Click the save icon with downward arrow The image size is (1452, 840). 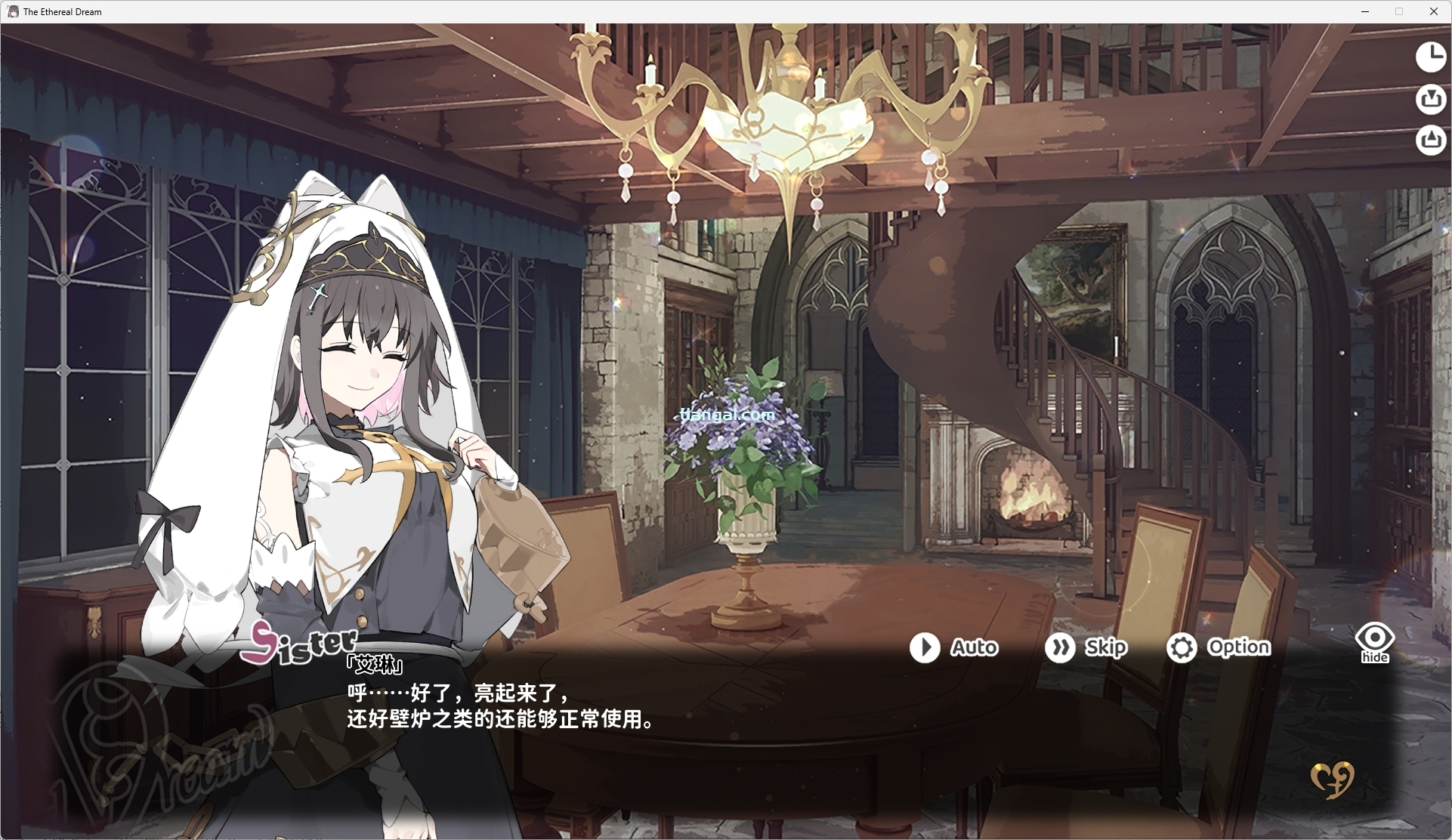coord(1430,99)
